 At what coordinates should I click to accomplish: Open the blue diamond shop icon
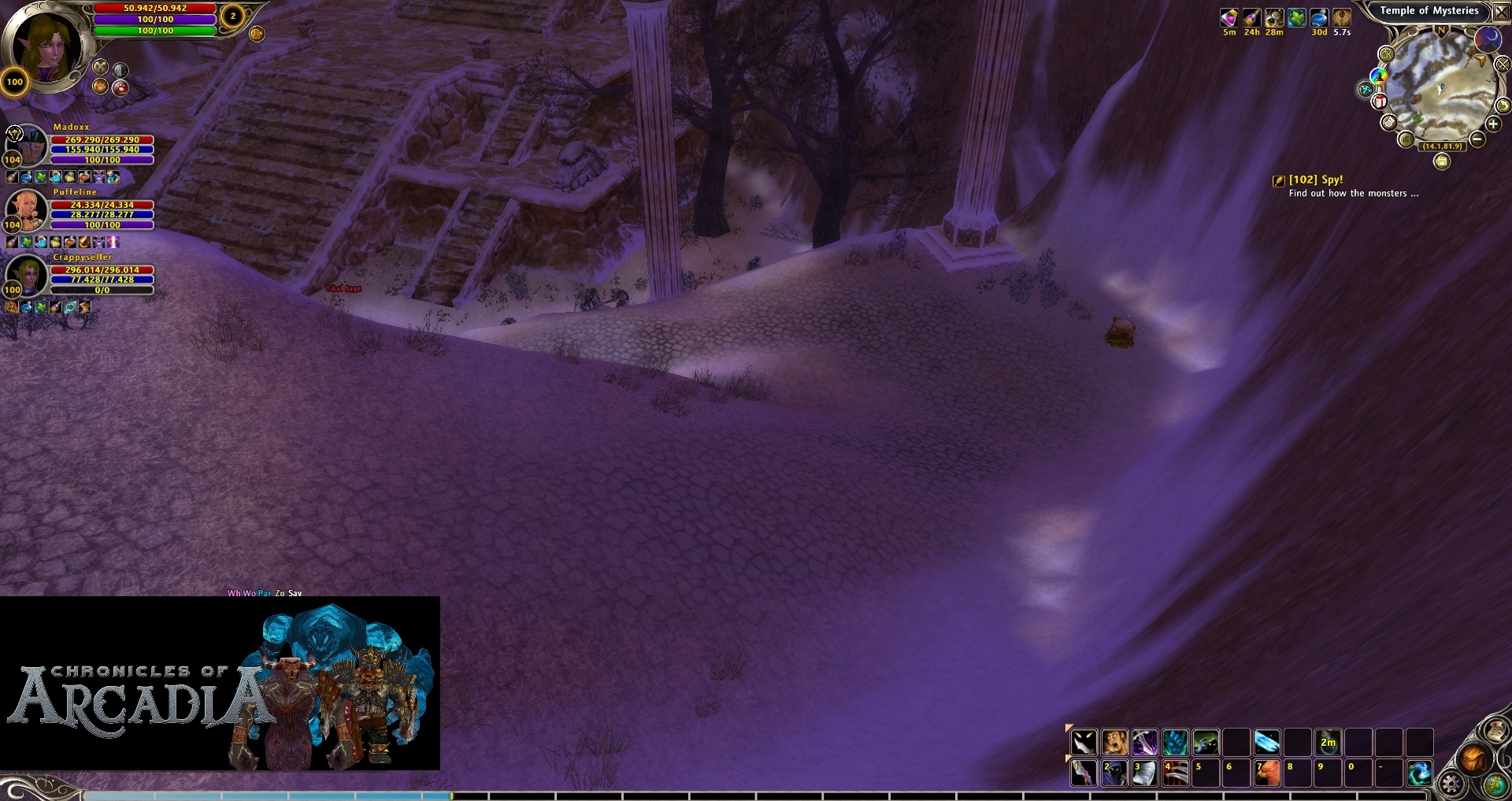(1366, 89)
